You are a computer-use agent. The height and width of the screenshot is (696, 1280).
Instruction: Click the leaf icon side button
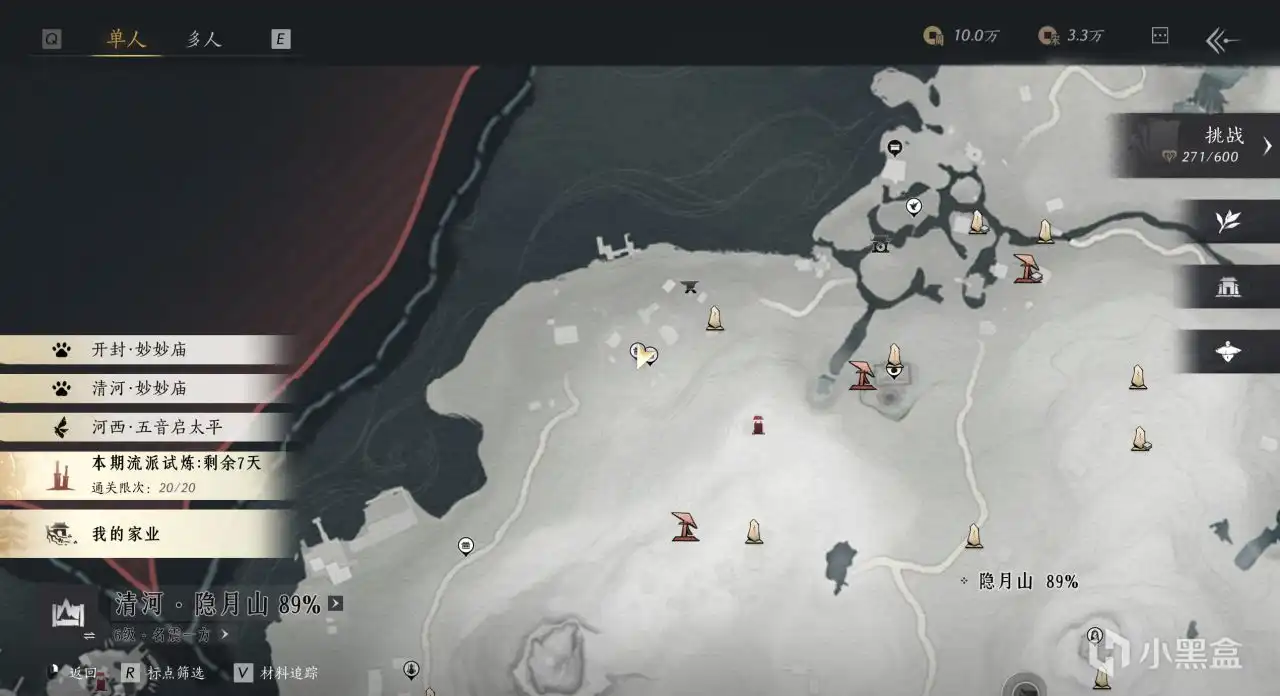pos(1228,222)
